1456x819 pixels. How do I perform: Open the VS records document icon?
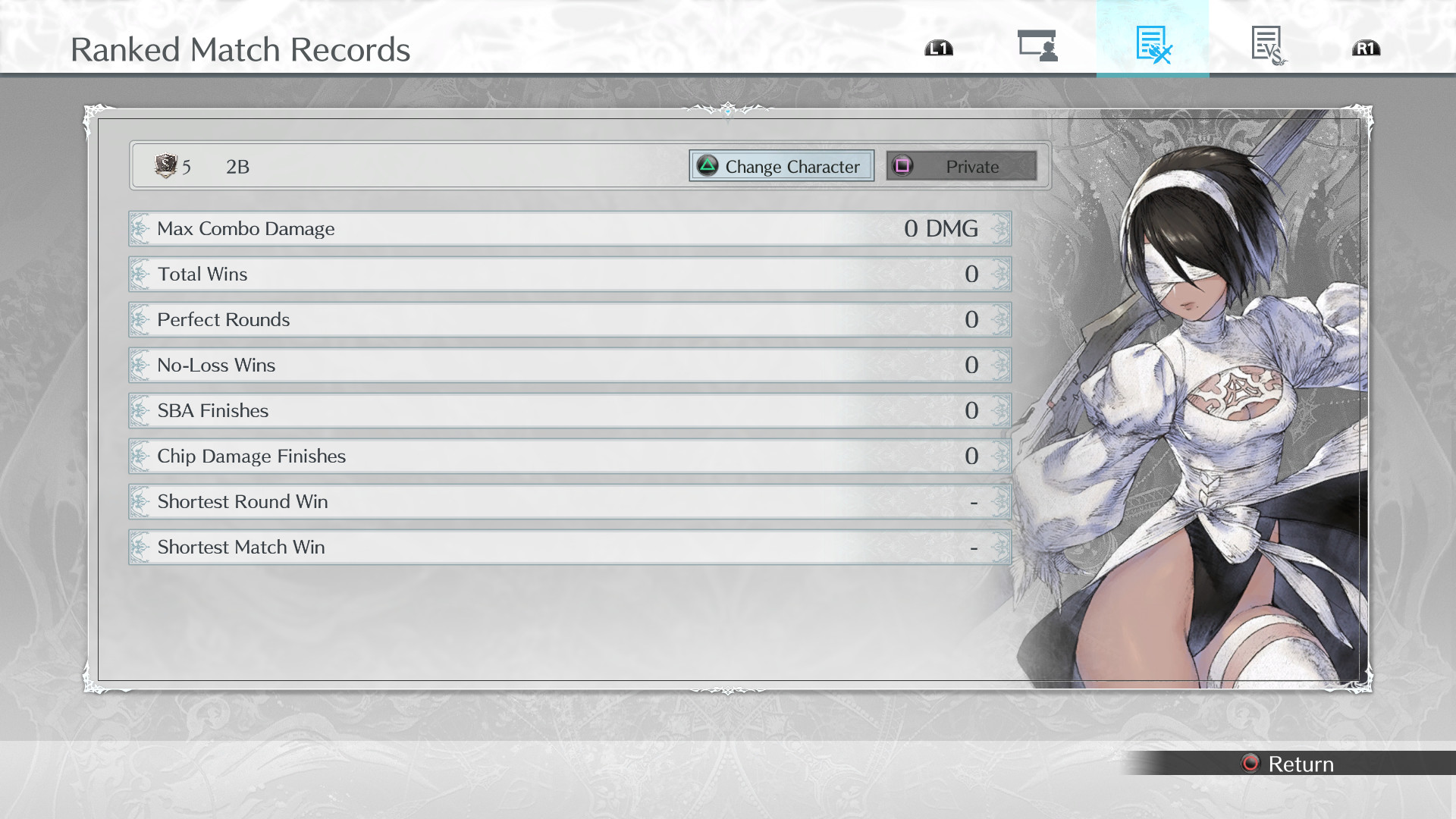point(1266,47)
